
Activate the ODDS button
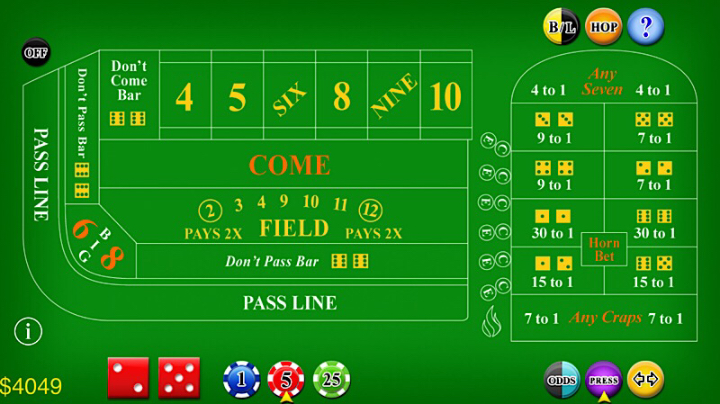point(562,380)
